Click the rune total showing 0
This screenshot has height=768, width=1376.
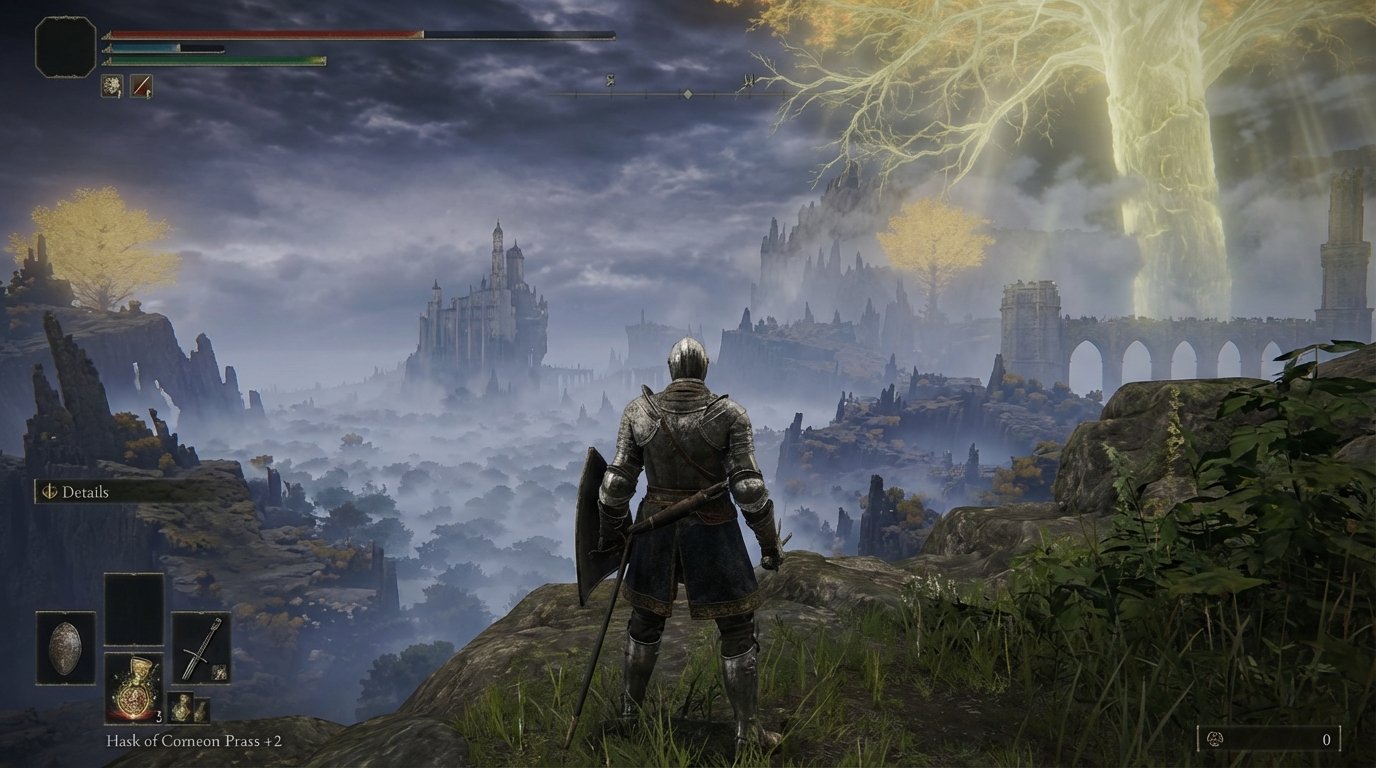[x=1327, y=739]
